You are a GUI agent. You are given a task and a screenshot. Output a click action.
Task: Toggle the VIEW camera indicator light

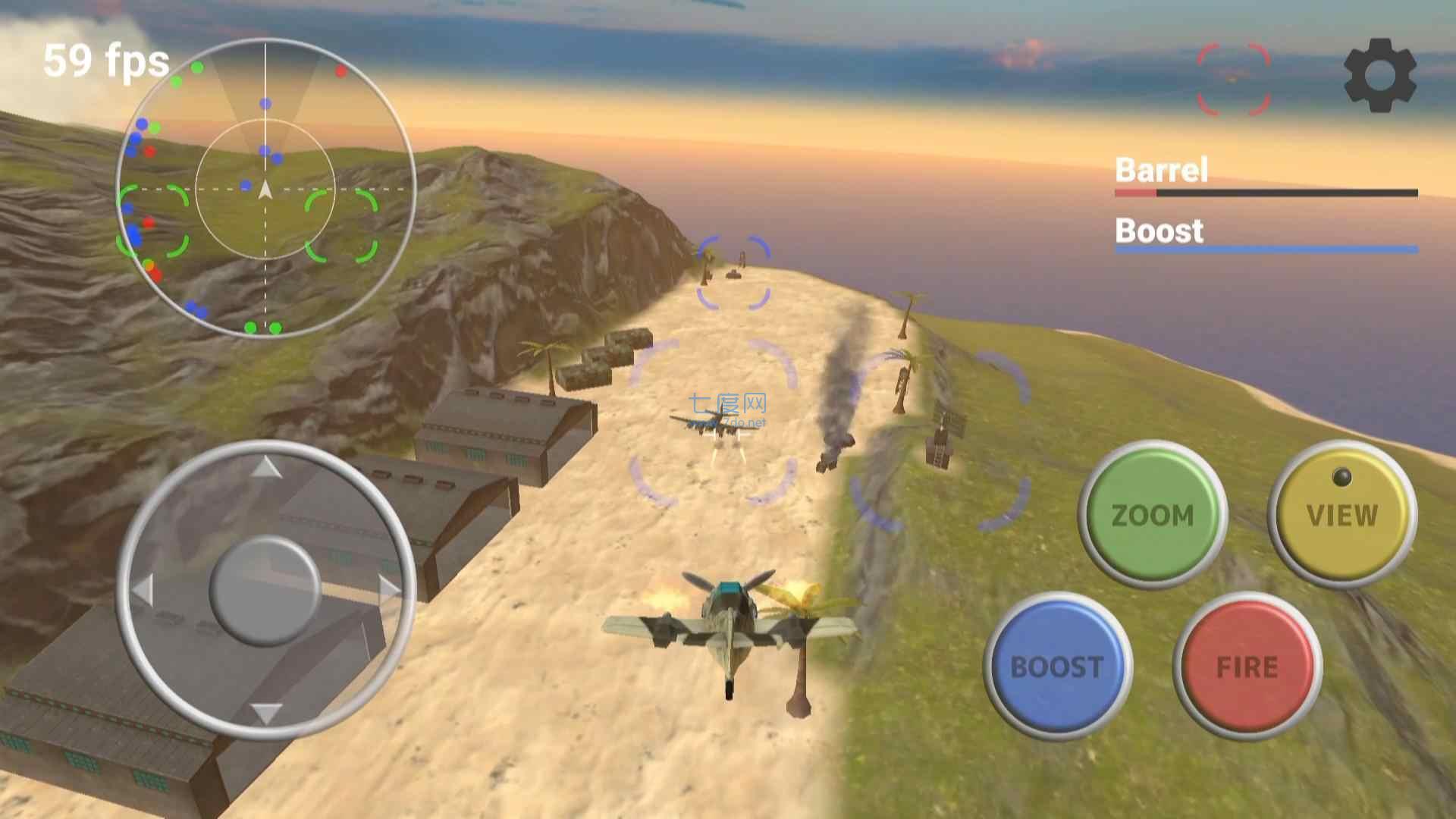point(1342,476)
